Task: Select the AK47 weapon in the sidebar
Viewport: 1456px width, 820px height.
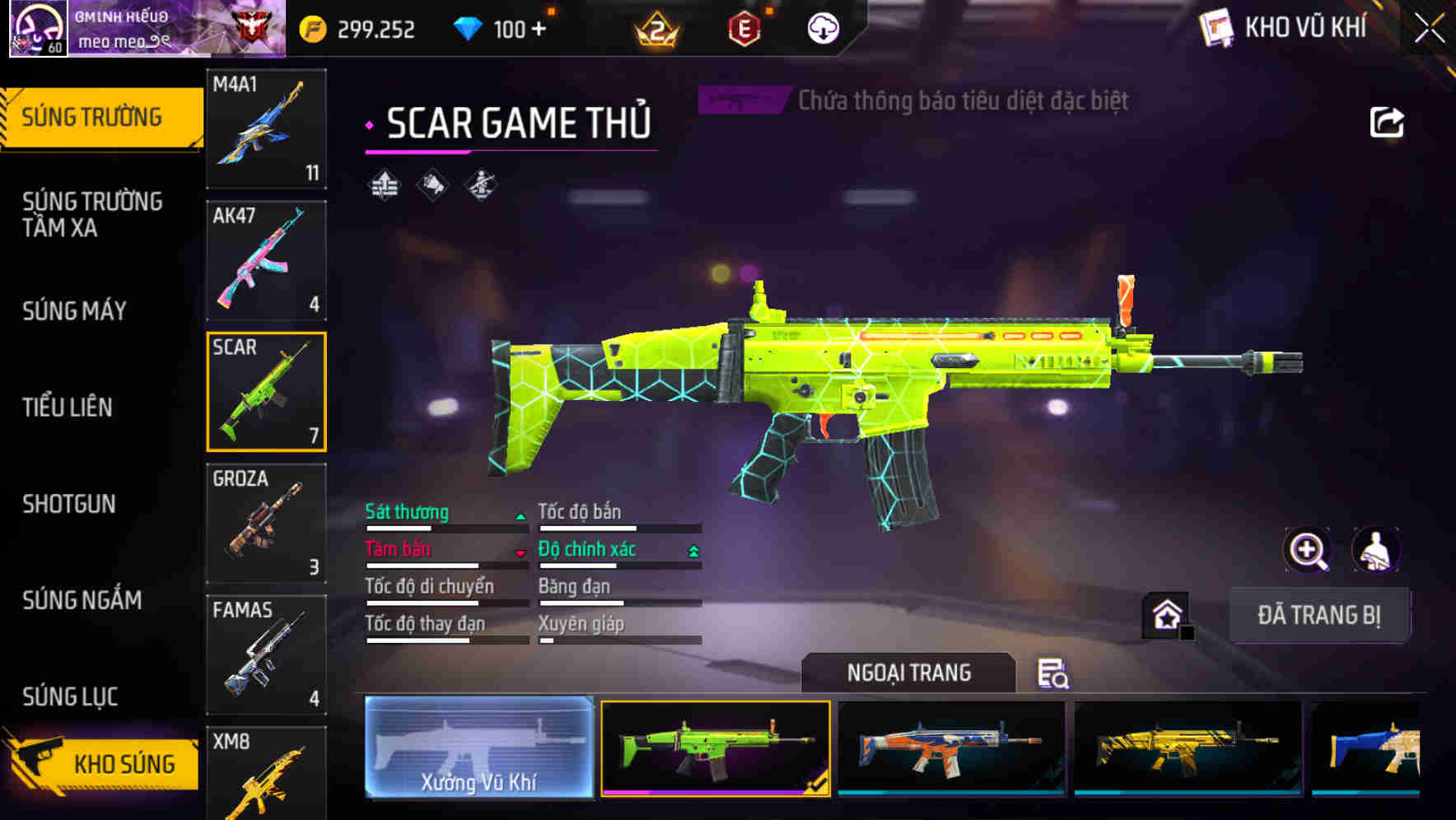Action: [266, 259]
